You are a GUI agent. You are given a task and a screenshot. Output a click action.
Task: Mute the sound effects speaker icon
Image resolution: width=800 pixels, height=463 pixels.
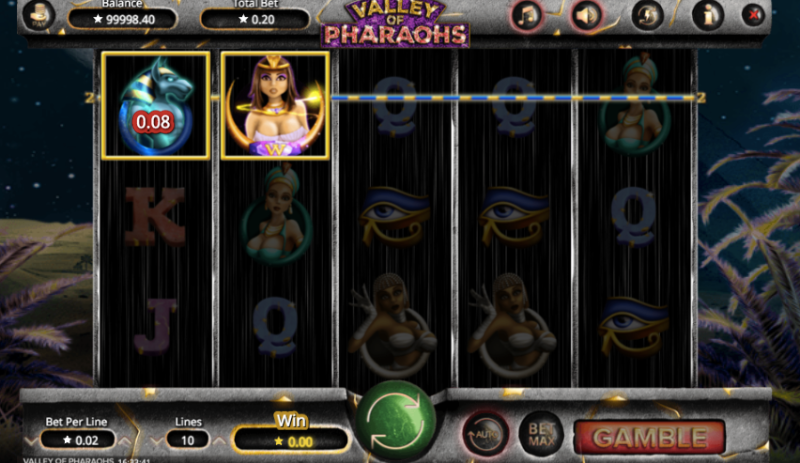587,15
